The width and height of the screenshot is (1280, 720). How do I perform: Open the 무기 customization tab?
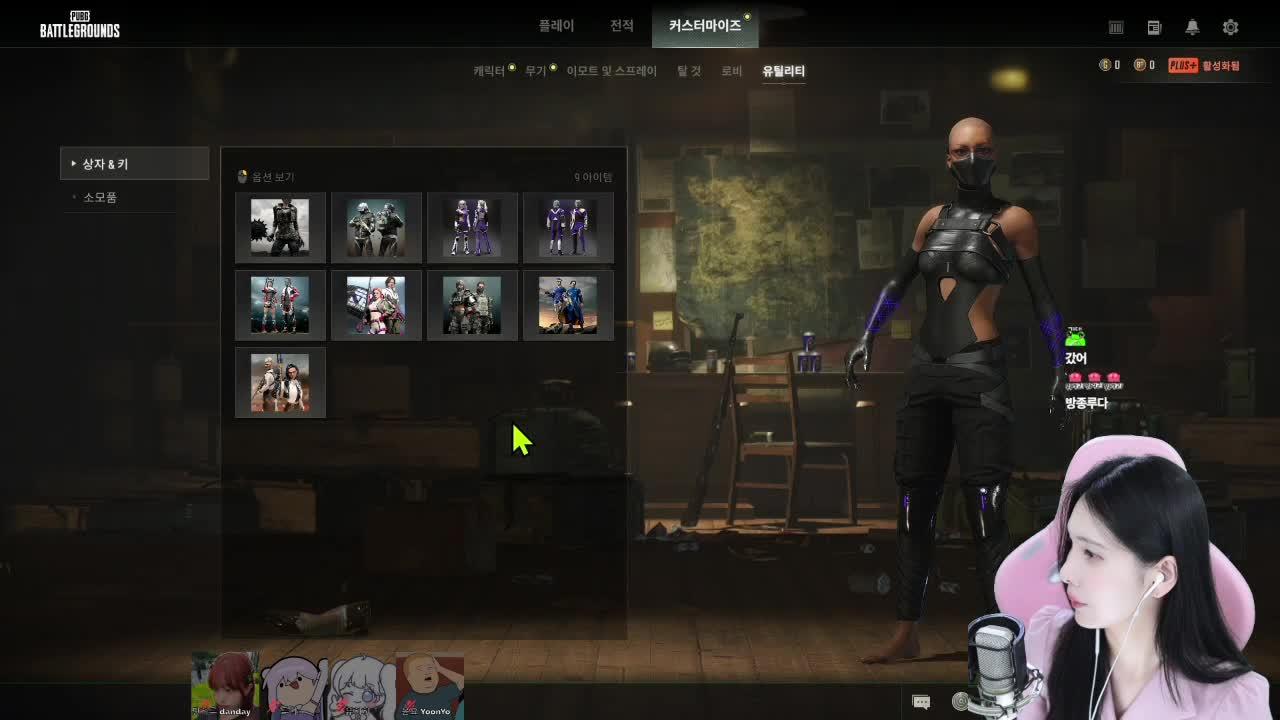(536, 70)
